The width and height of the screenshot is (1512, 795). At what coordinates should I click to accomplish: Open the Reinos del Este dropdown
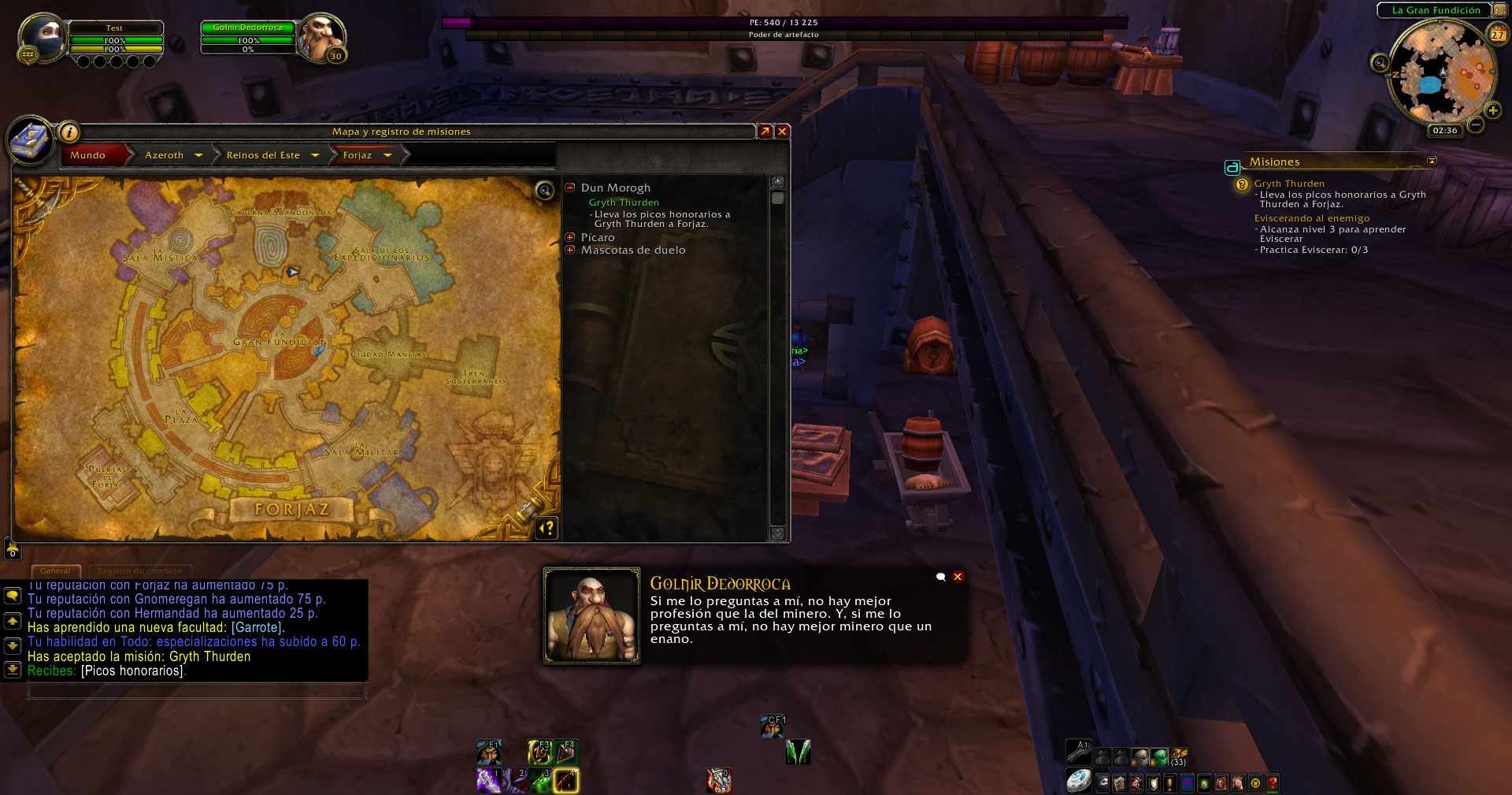point(315,155)
